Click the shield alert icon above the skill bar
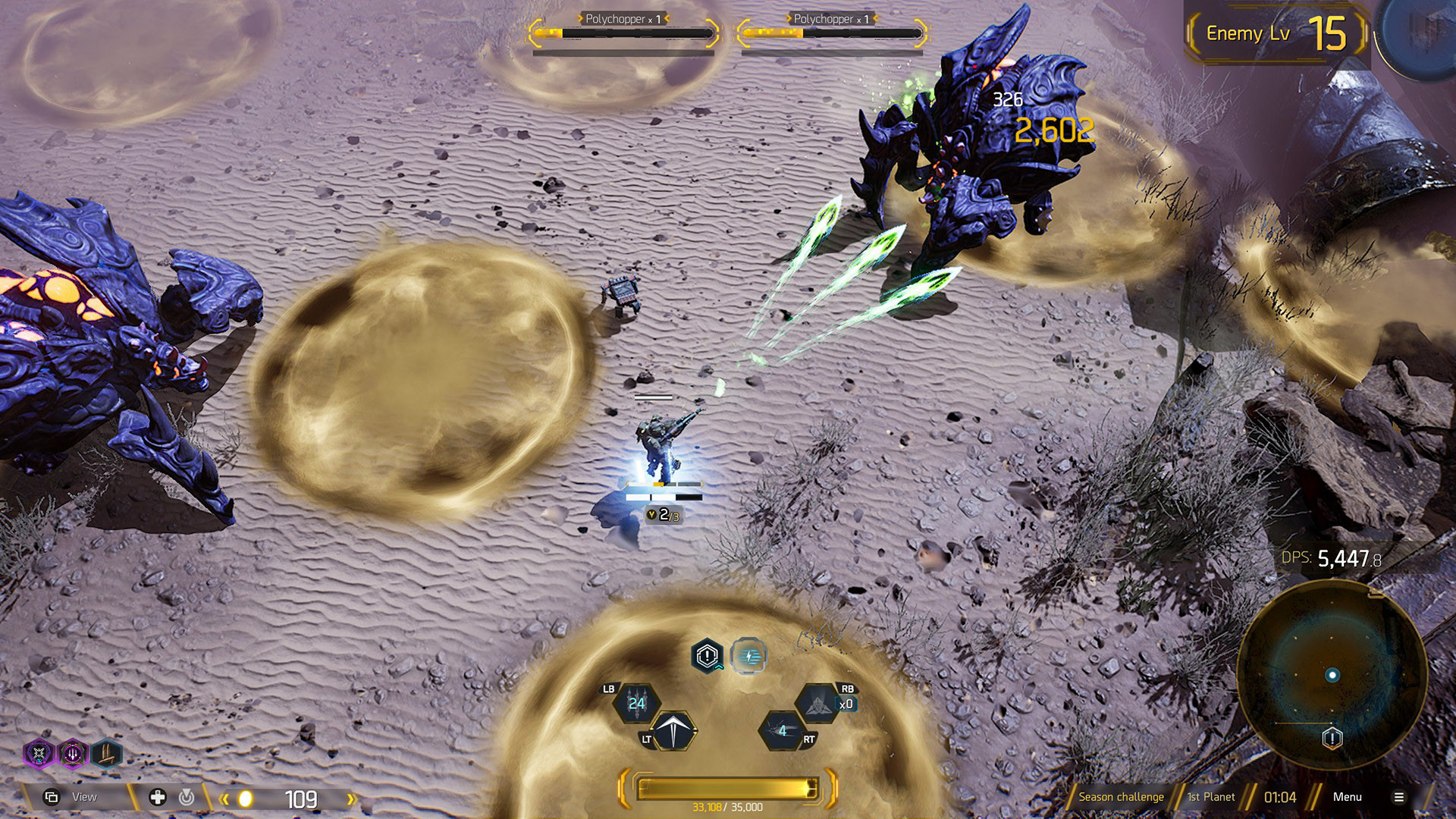The image size is (1456, 819). [x=706, y=655]
